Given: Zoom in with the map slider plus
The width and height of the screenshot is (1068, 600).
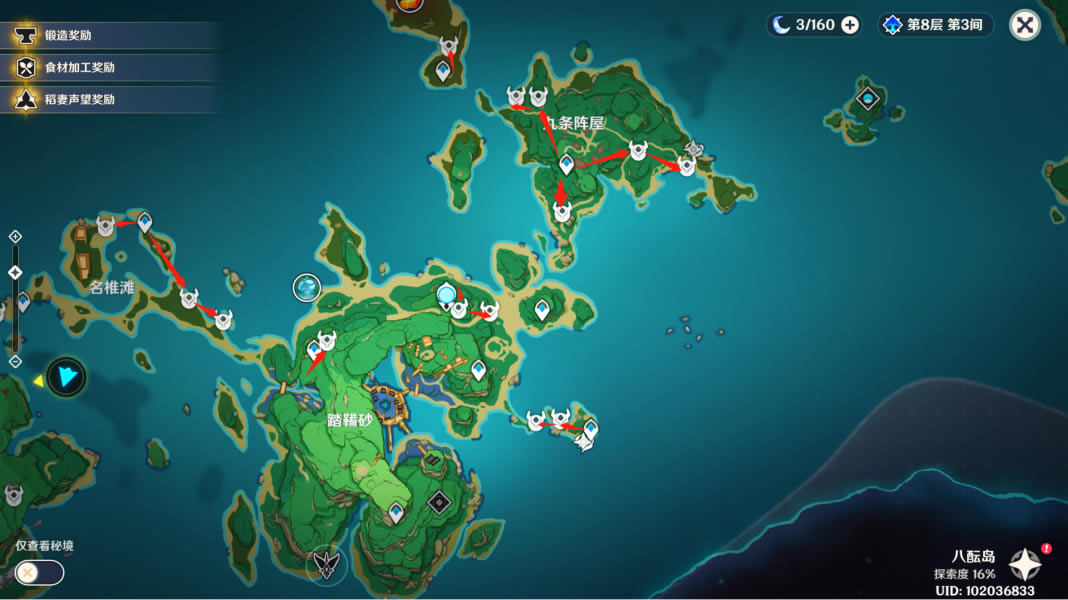Looking at the screenshot, I should pyautogui.click(x=15, y=236).
